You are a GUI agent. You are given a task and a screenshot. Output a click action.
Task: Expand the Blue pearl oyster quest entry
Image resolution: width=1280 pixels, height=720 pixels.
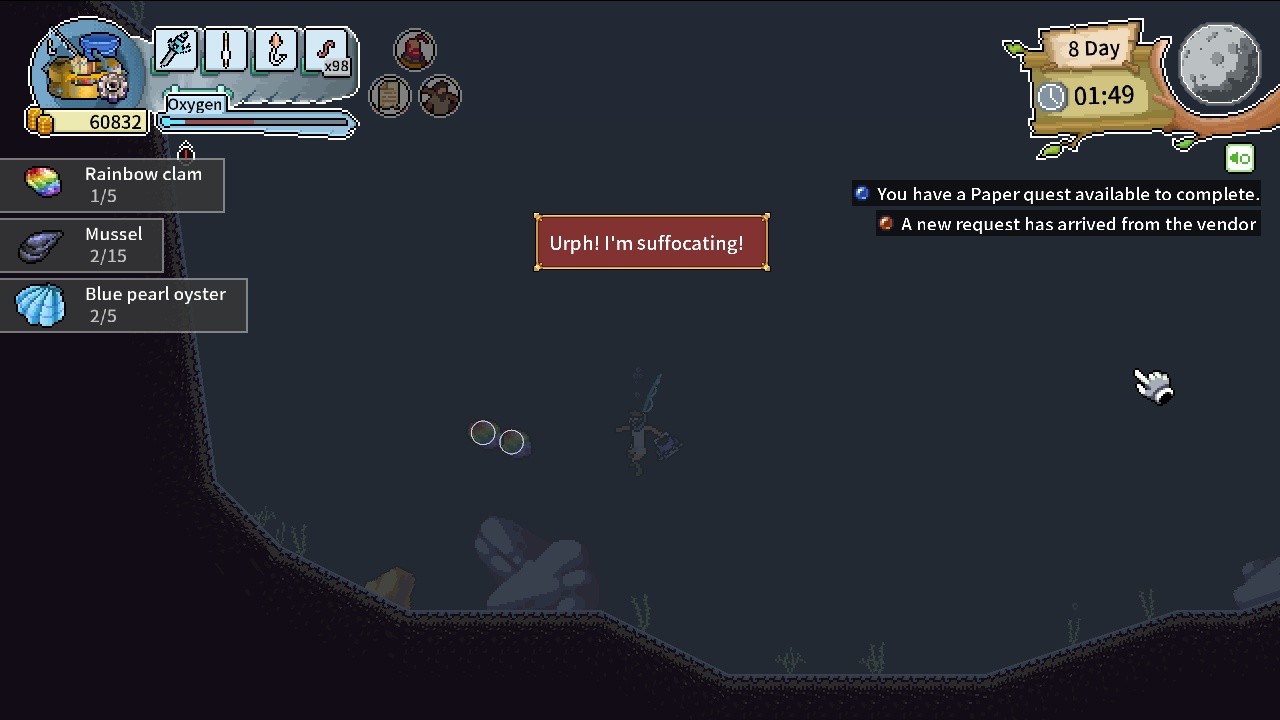124,305
